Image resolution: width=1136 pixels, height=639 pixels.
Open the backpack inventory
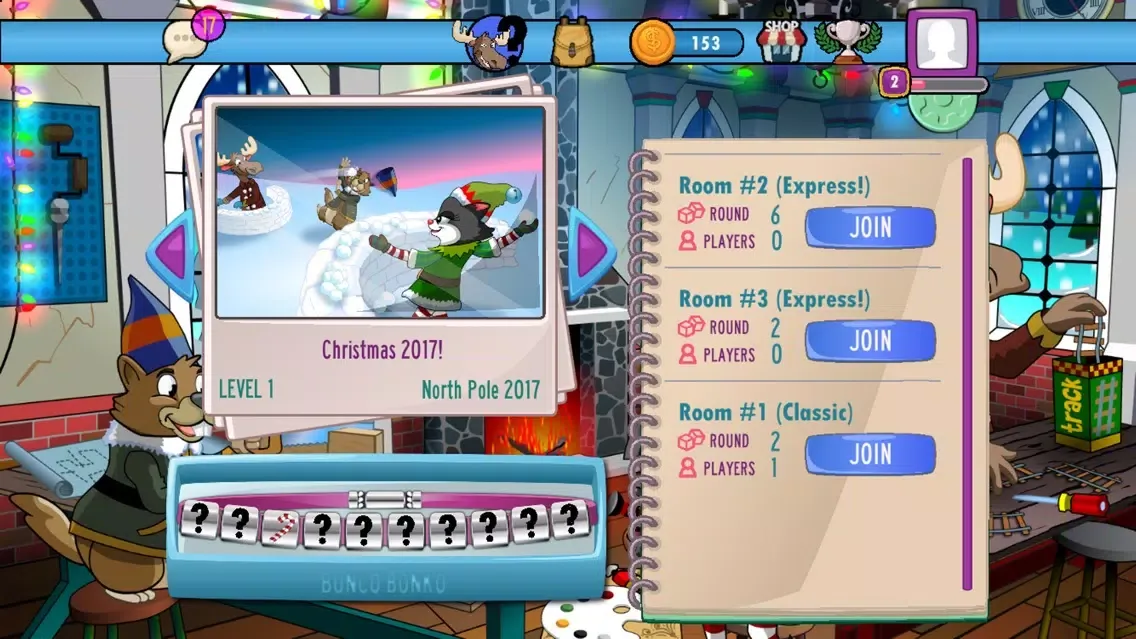click(x=573, y=43)
